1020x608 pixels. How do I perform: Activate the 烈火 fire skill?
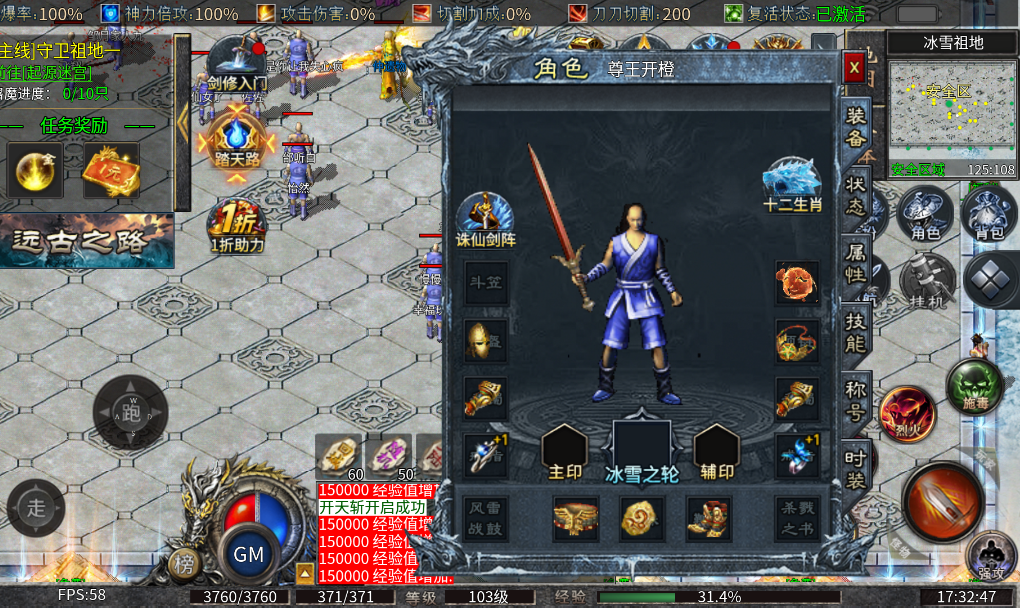coord(907,411)
